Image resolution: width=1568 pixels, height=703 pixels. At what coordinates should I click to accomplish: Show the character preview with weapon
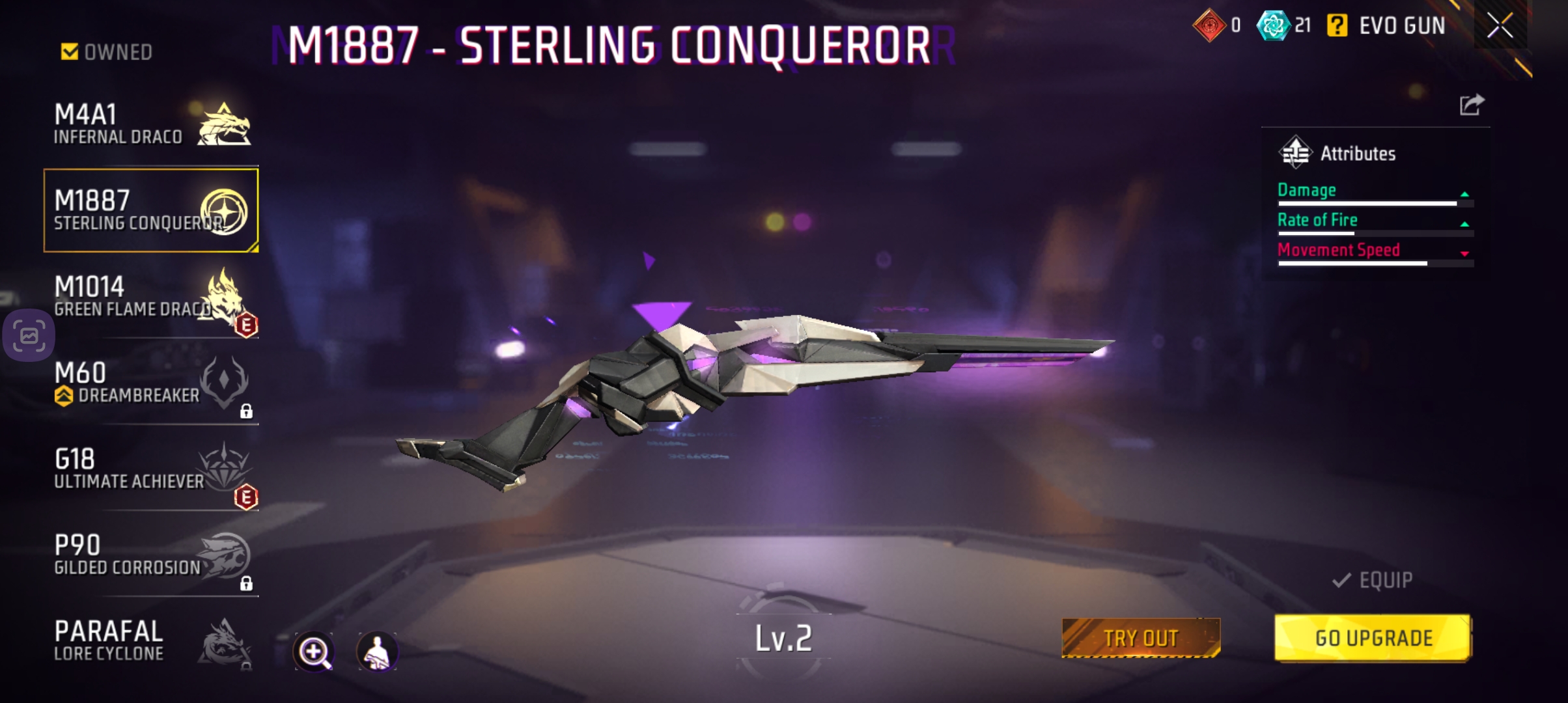377,651
